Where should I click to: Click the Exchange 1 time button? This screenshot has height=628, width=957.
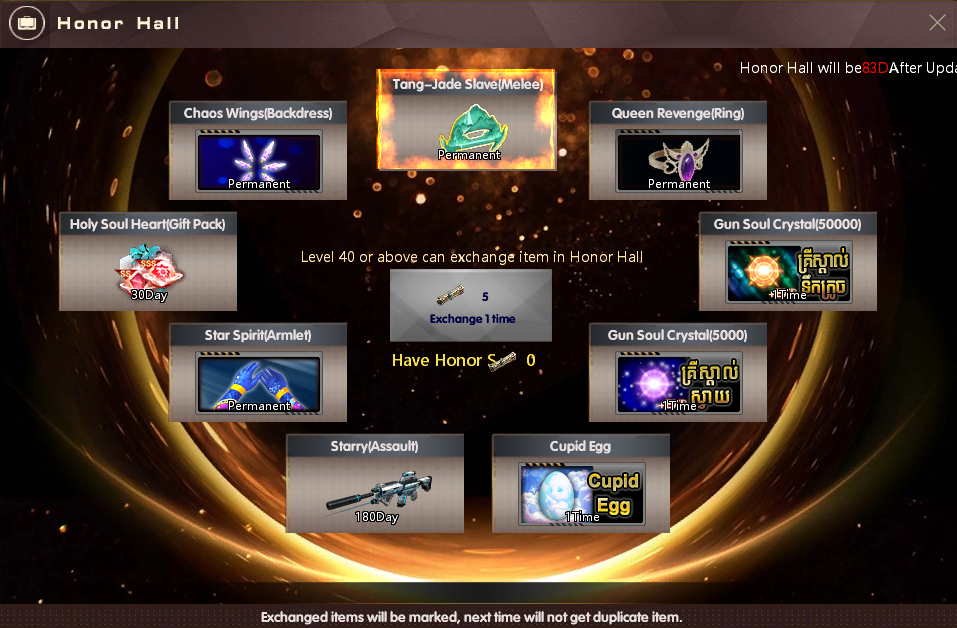pyautogui.click(x=470, y=306)
